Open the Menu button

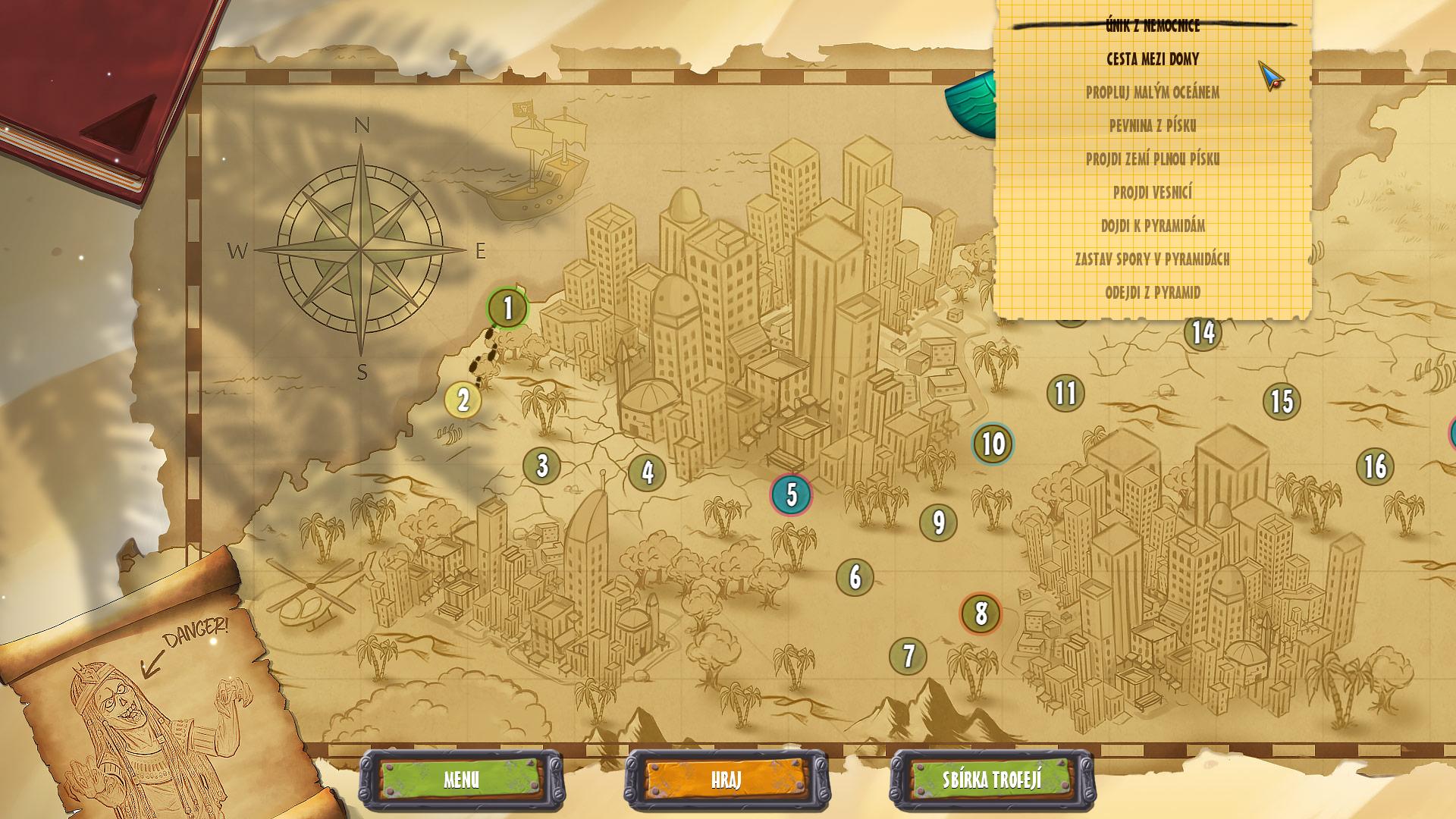click(x=461, y=780)
